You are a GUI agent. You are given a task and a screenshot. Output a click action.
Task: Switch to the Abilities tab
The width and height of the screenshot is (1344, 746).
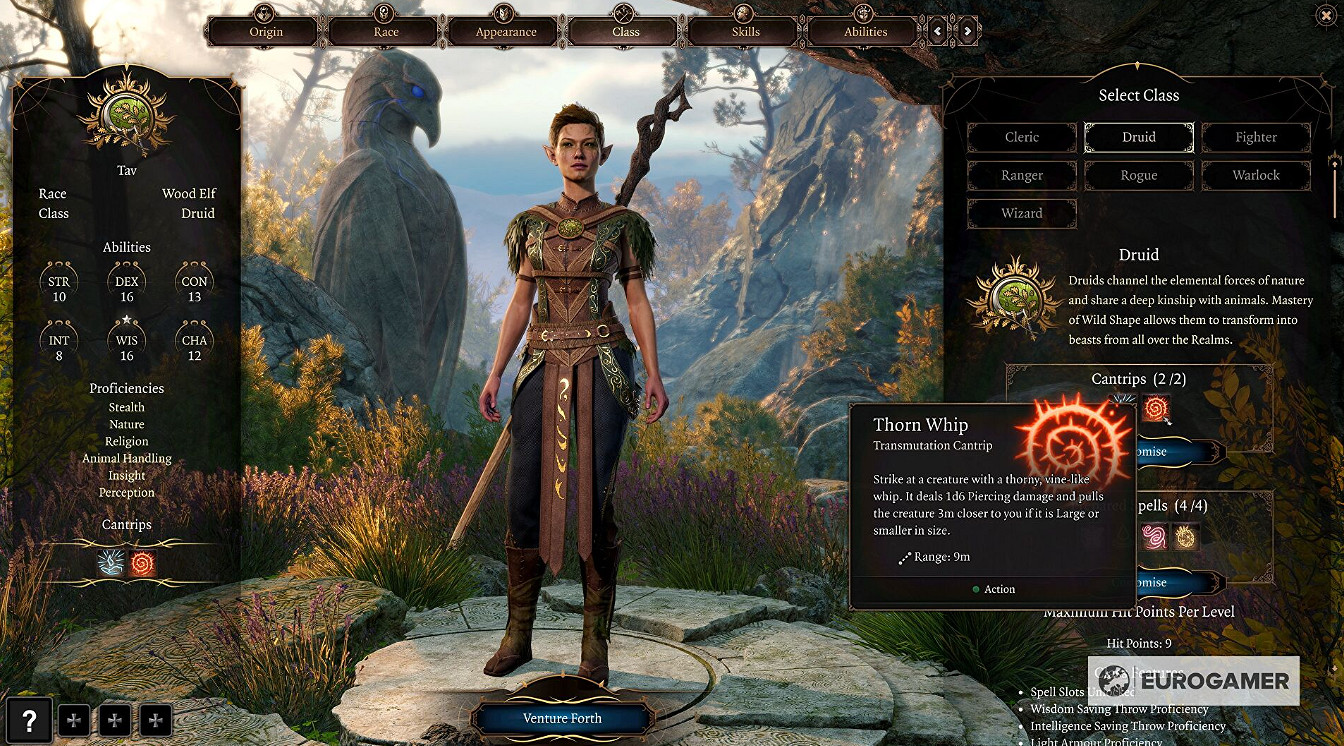[865, 30]
